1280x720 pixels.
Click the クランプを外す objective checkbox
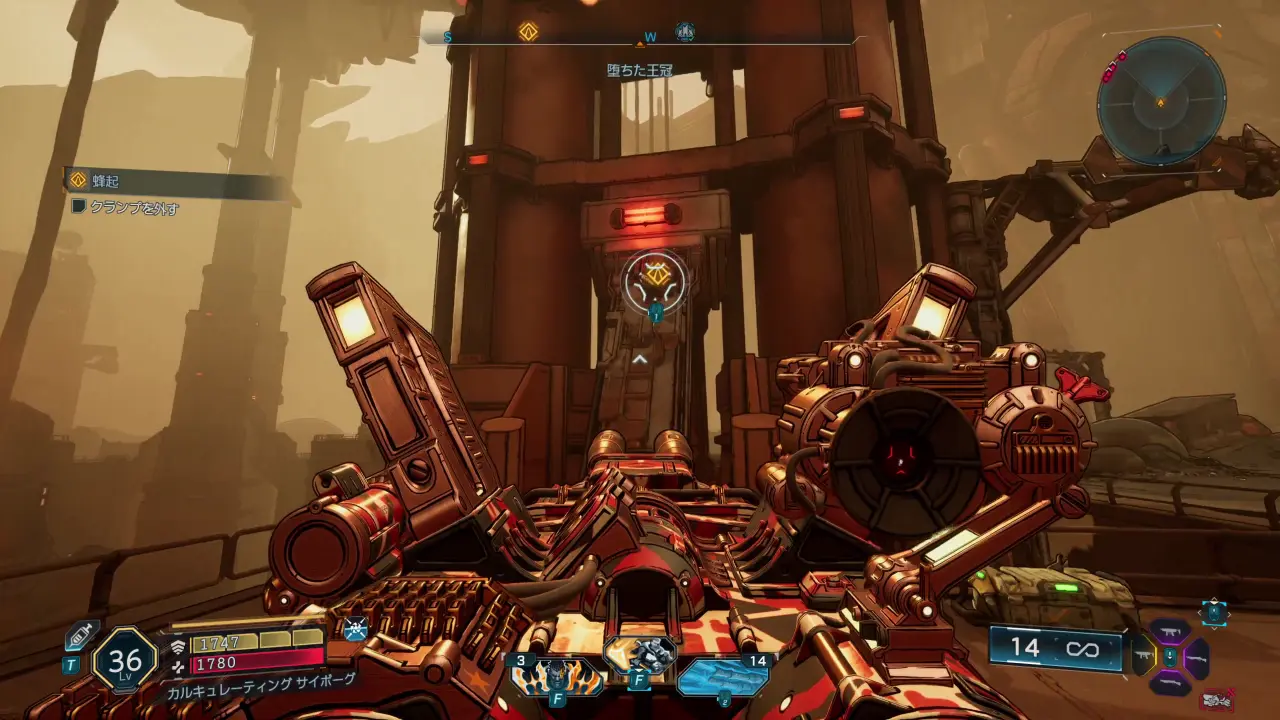pyautogui.click(x=79, y=208)
